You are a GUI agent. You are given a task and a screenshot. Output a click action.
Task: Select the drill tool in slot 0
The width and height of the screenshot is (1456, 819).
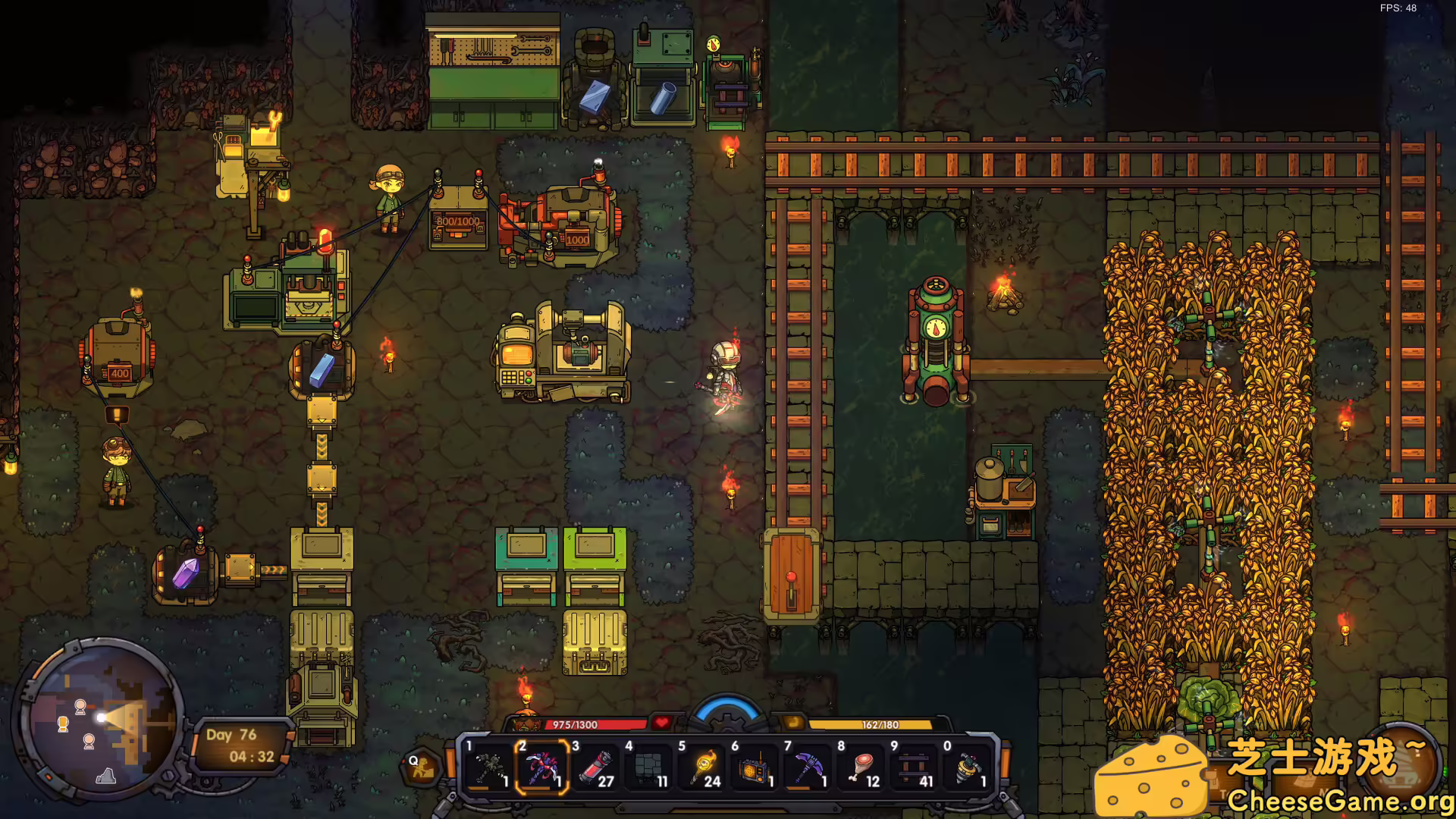[966, 767]
